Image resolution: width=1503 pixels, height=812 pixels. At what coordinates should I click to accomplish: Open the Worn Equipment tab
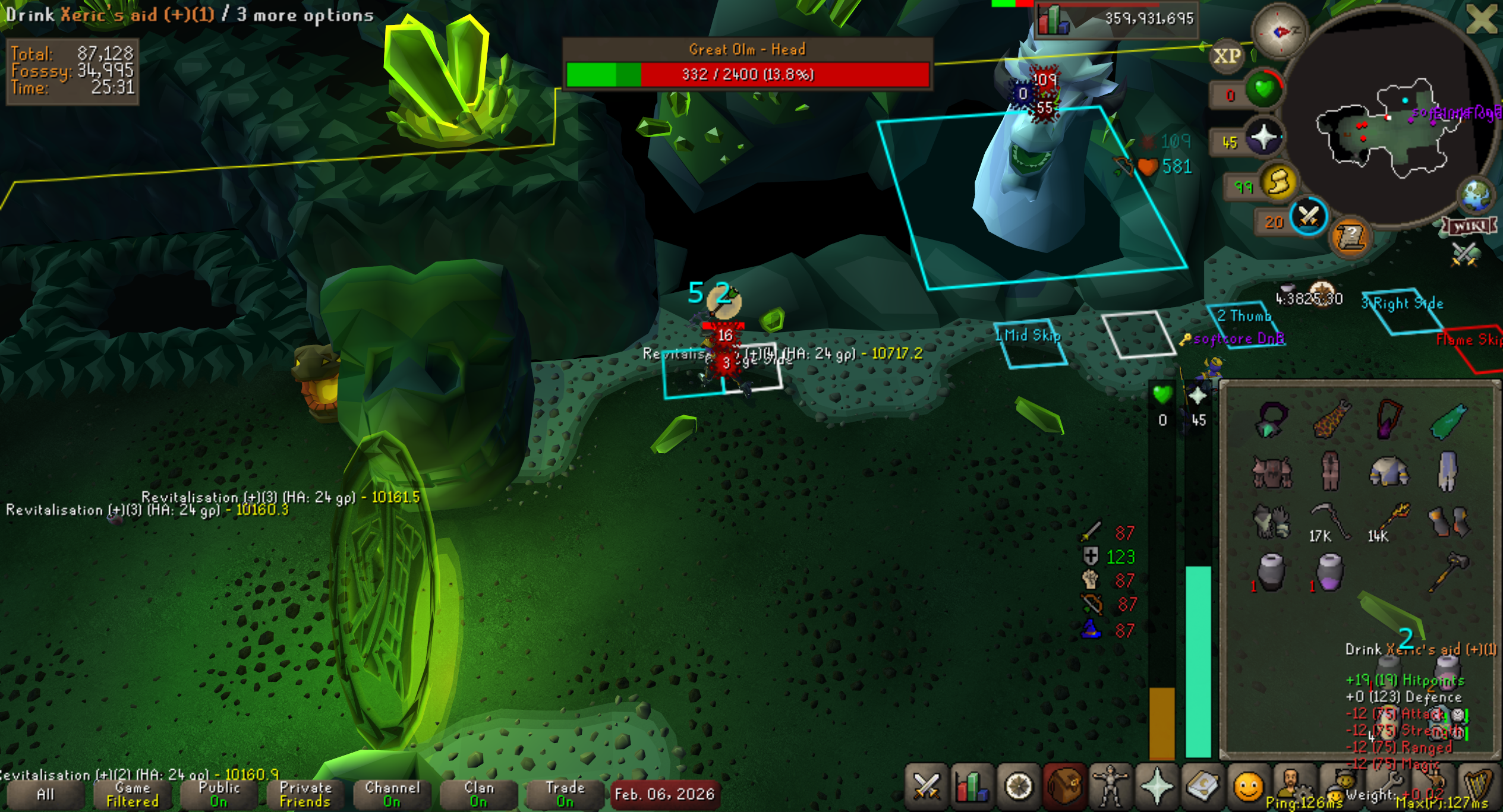(1110, 786)
